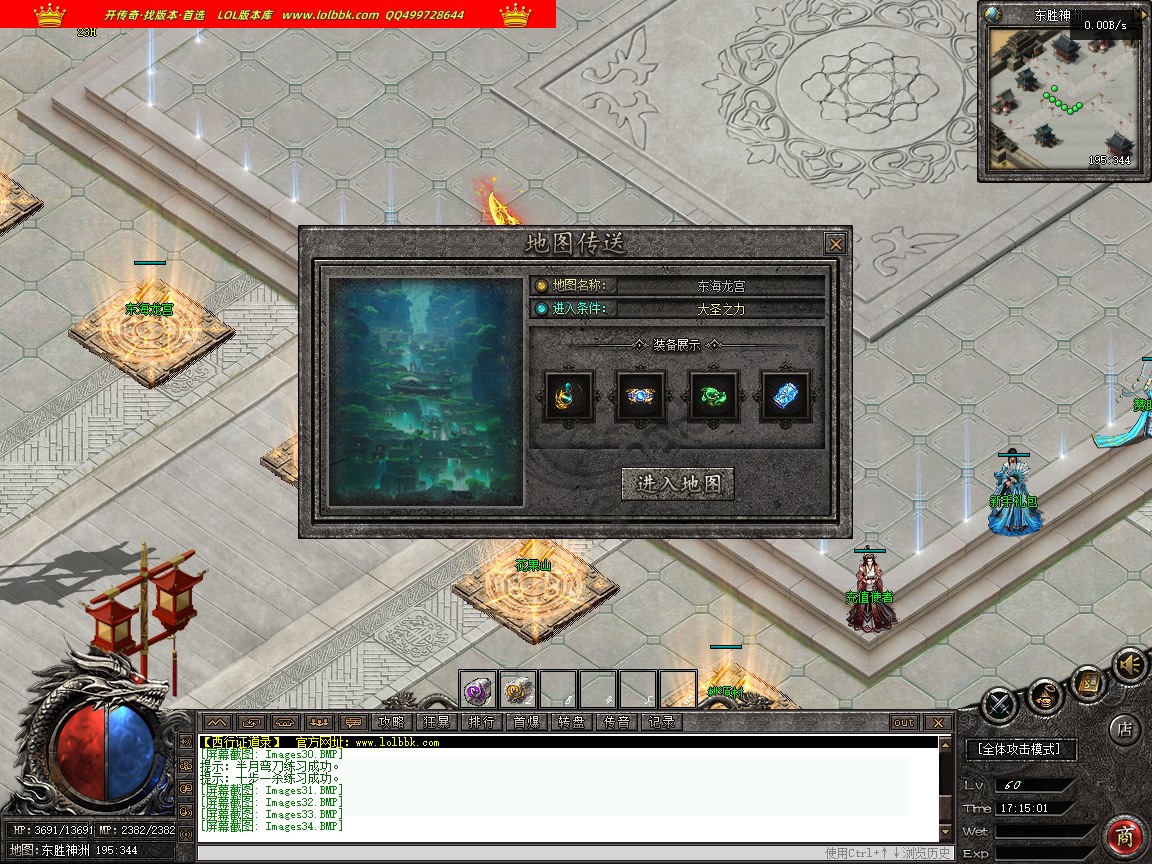Switch the 全体攻击模式 attack mode
This screenshot has width=1152, height=864.
pos(1020,748)
